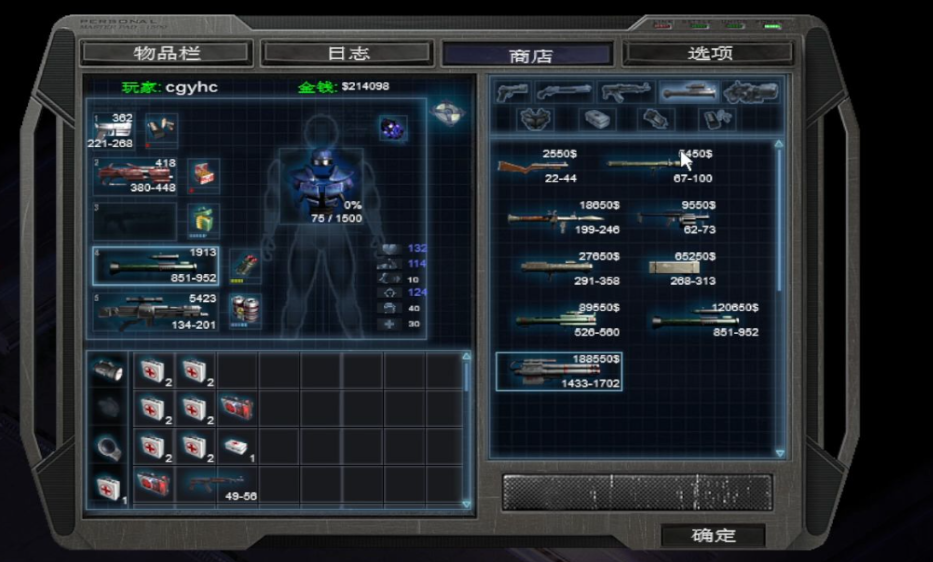Confirm with the 确定 button
Screen dimensions: 933x562
(x=712, y=535)
